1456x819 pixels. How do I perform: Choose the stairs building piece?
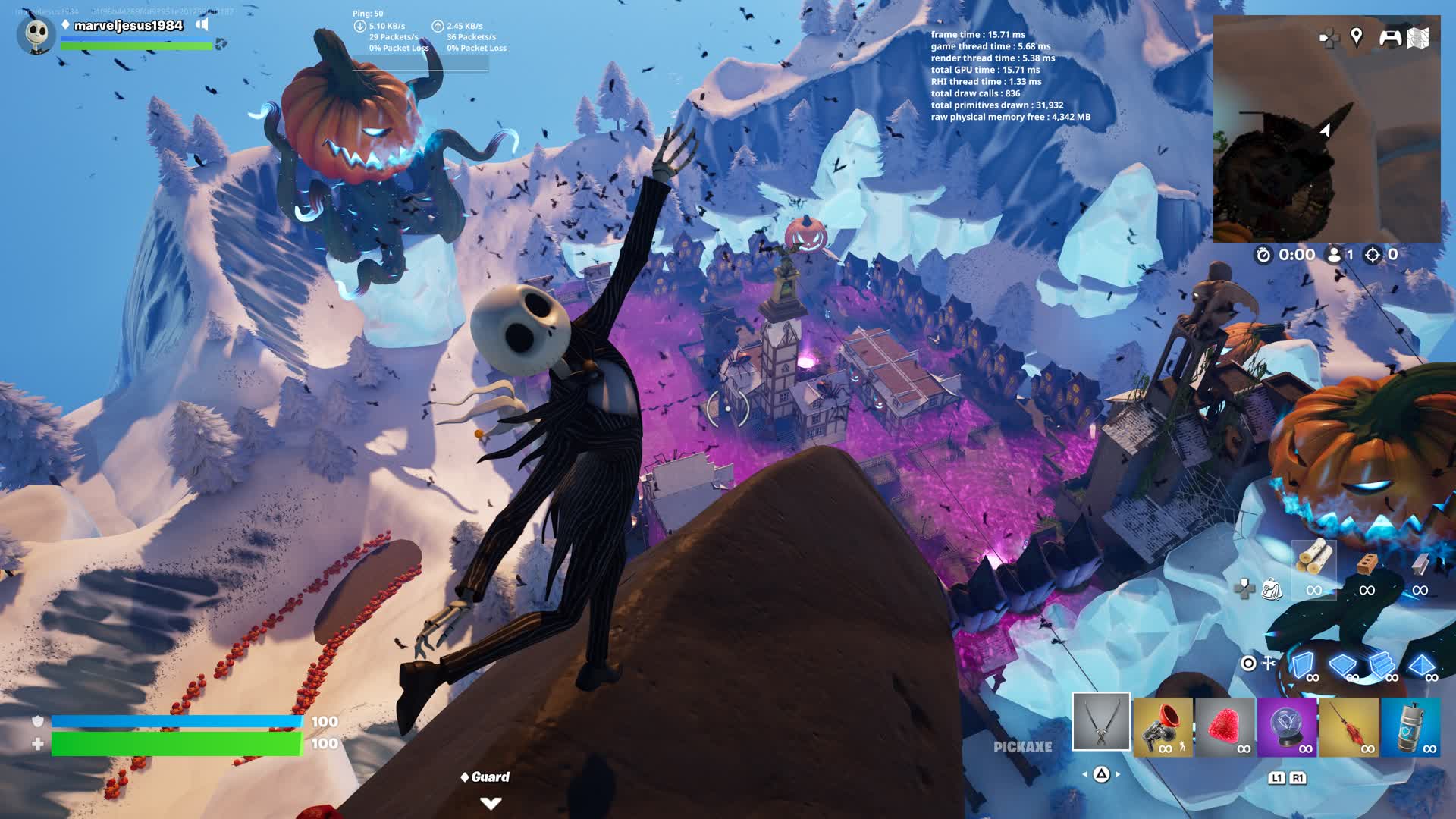click(x=1382, y=665)
